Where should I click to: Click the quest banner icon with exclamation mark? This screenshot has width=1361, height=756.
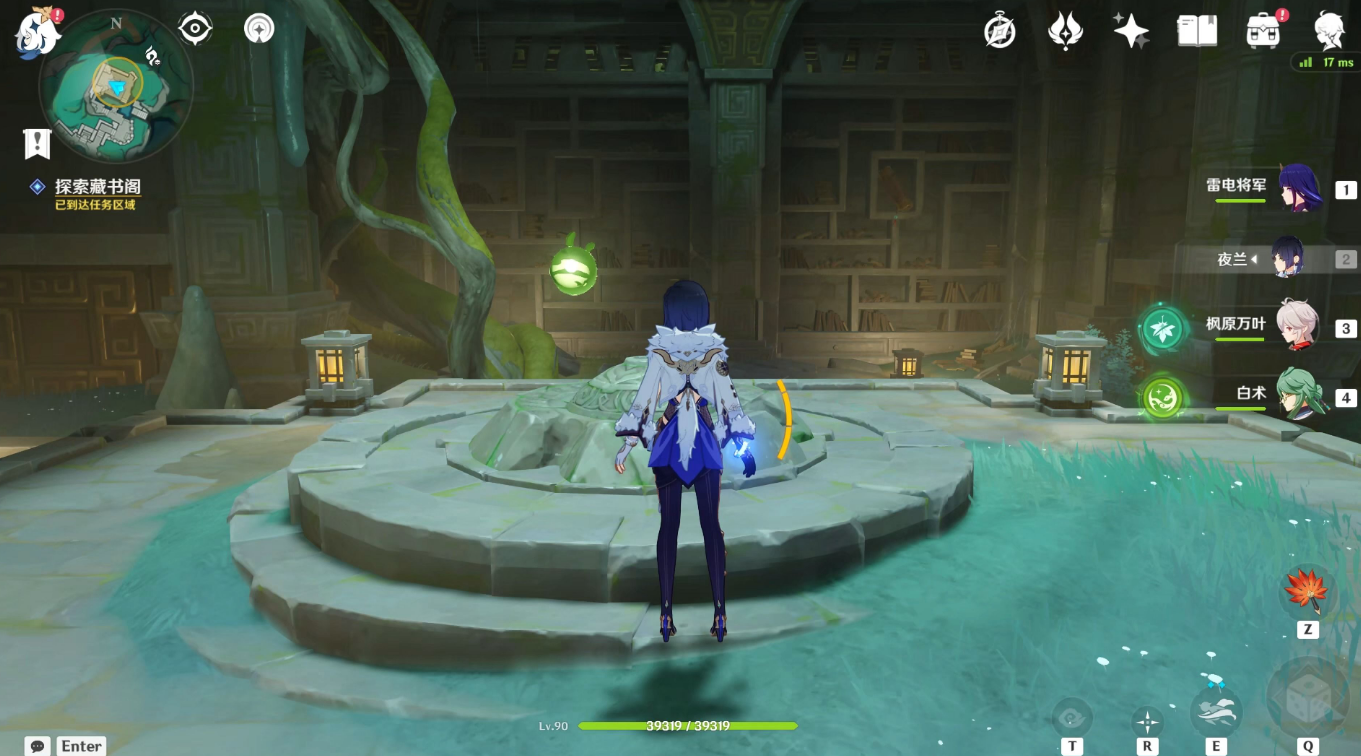pyautogui.click(x=37, y=144)
